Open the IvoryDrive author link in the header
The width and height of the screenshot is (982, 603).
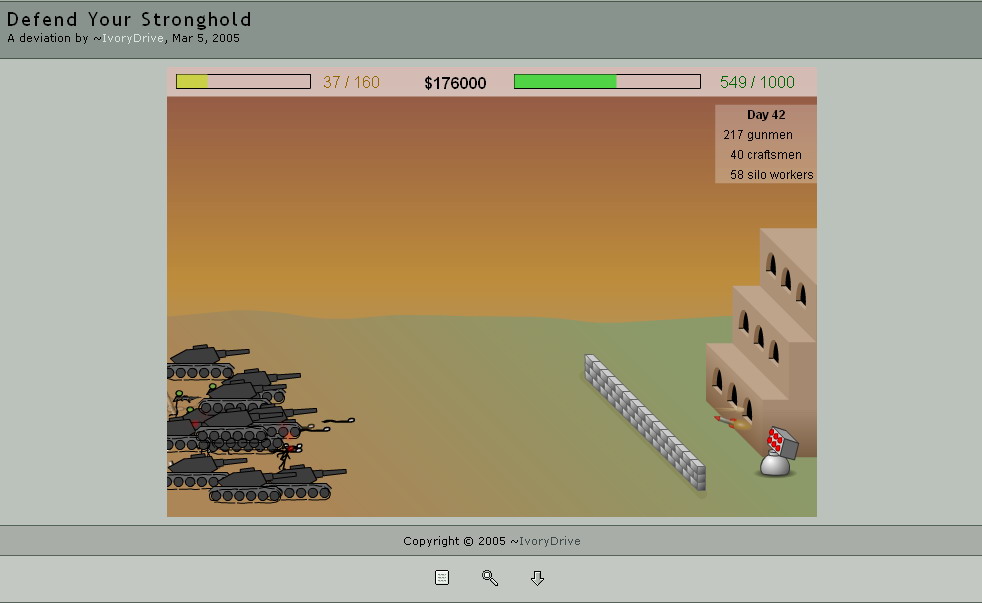pos(134,39)
